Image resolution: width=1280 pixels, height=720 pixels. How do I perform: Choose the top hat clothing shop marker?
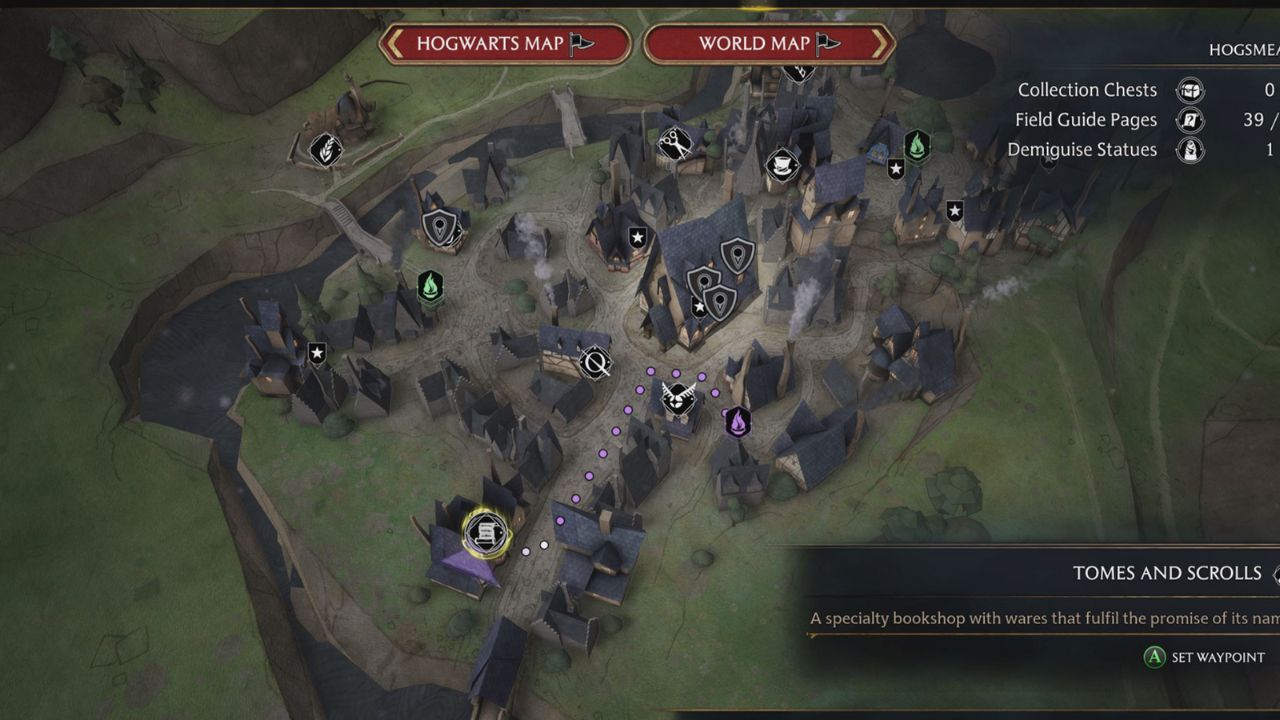coord(781,163)
